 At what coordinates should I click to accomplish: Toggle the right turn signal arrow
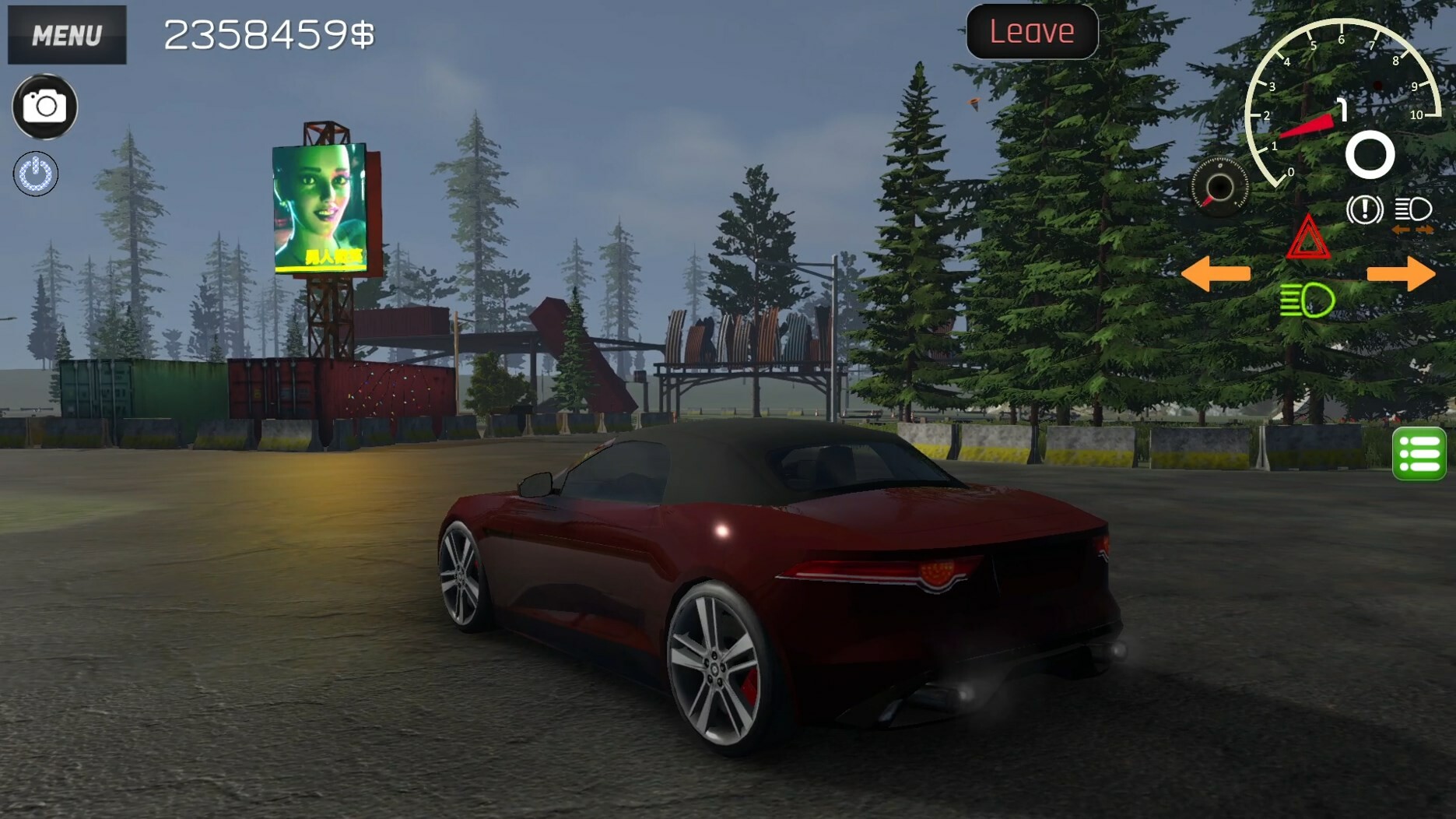click(1402, 273)
